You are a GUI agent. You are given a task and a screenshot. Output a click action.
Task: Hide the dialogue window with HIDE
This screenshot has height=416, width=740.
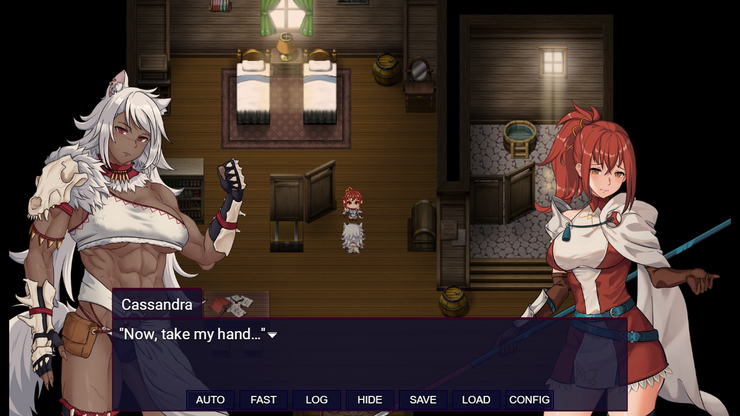tap(369, 400)
